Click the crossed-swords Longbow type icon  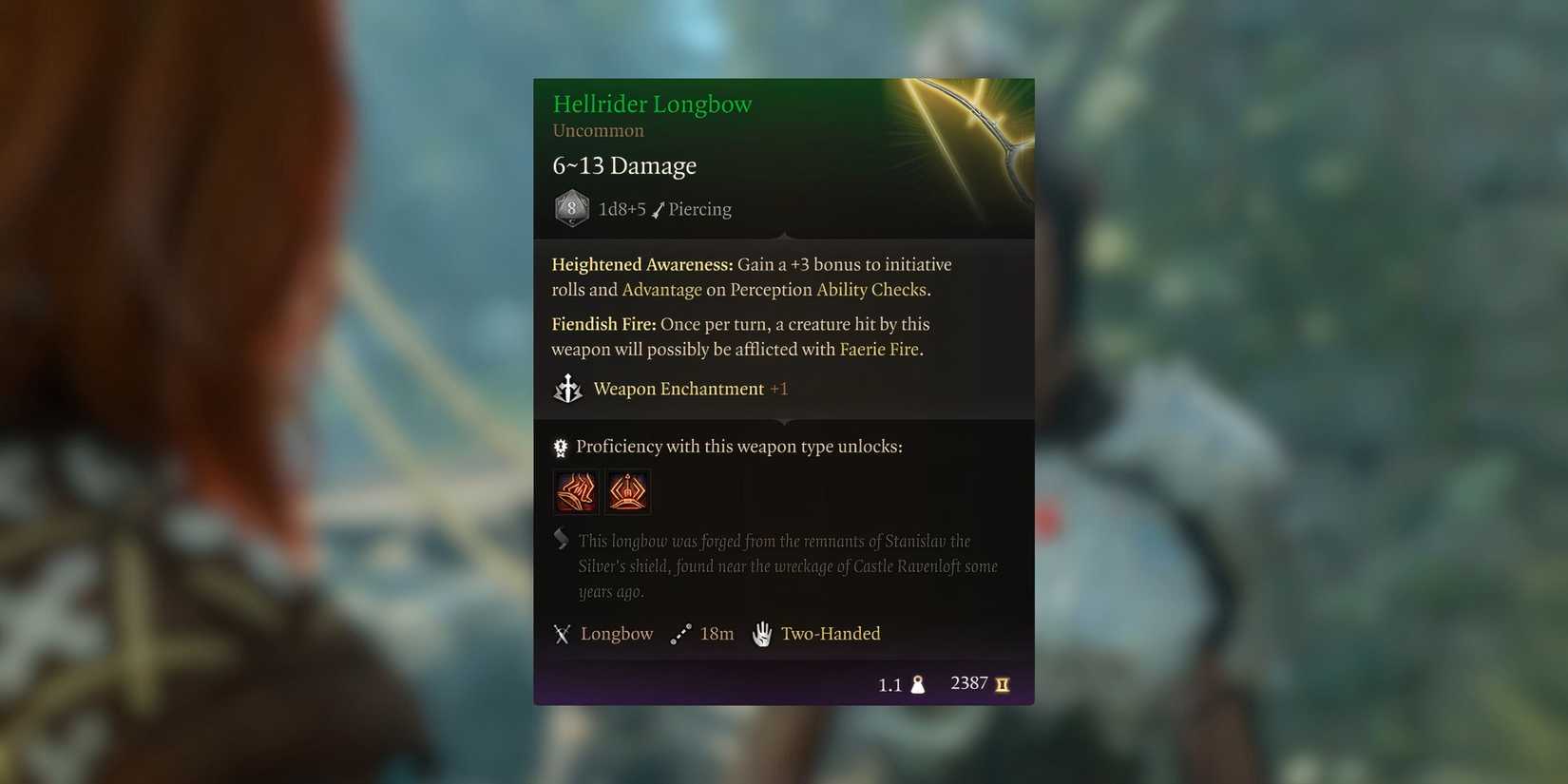click(563, 633)
